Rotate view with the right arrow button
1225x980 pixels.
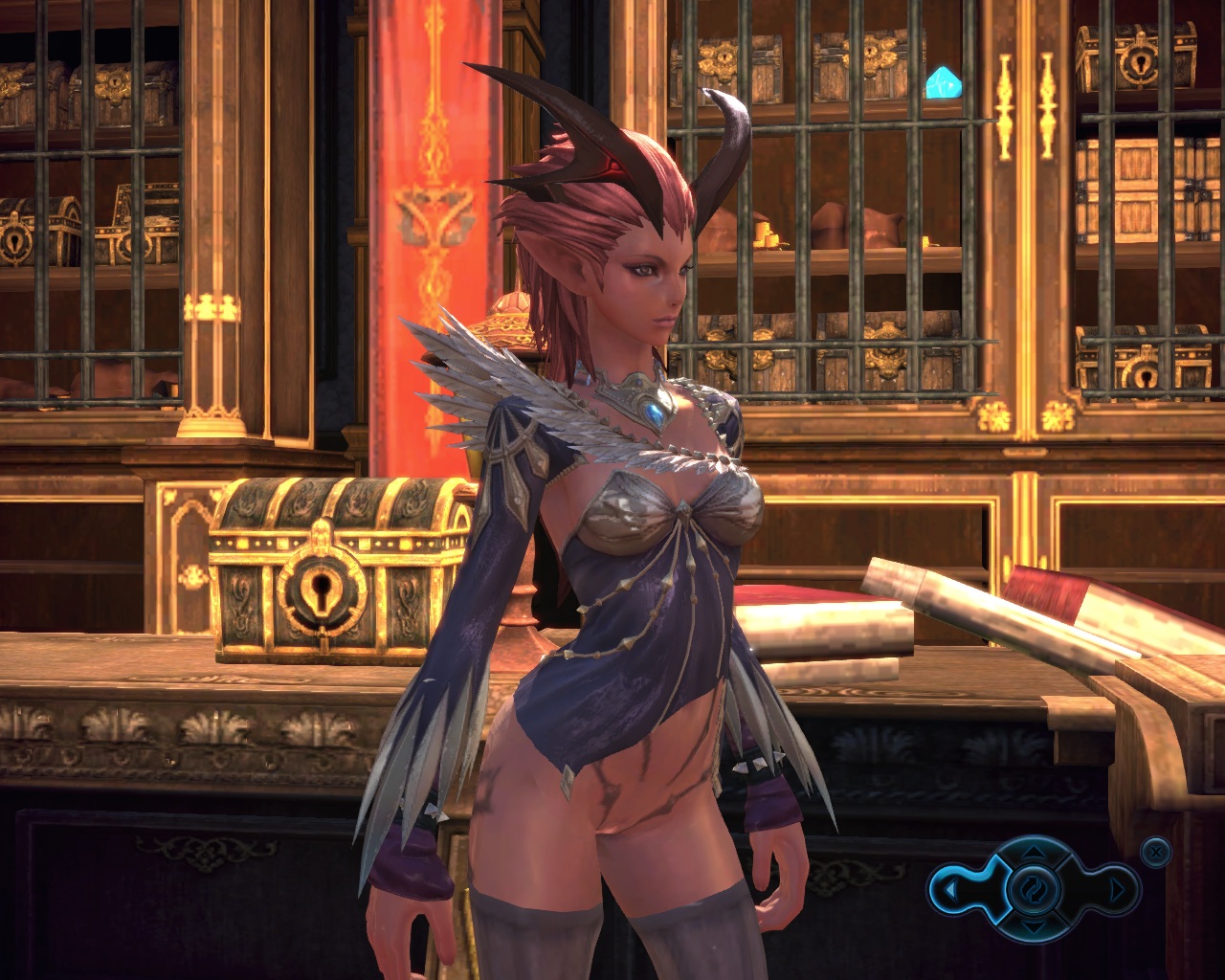[x=1116, y=890]
